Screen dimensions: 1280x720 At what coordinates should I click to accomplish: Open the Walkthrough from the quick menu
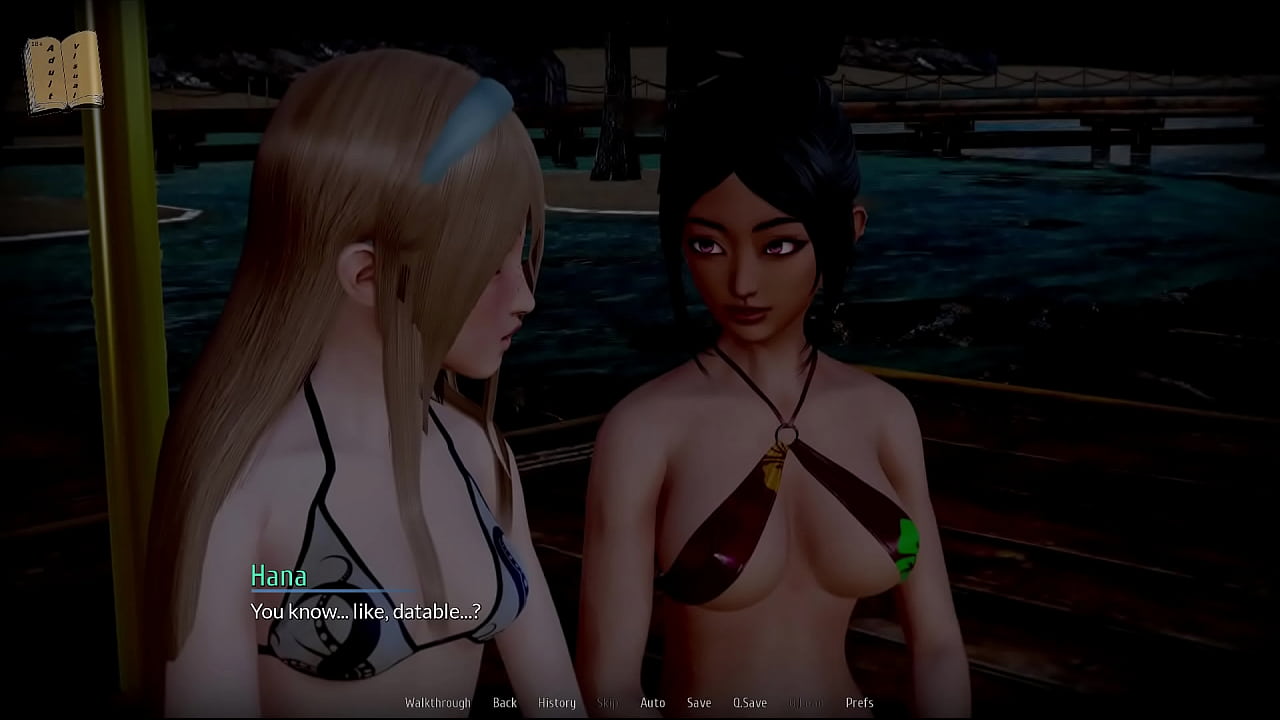[437, 703]
